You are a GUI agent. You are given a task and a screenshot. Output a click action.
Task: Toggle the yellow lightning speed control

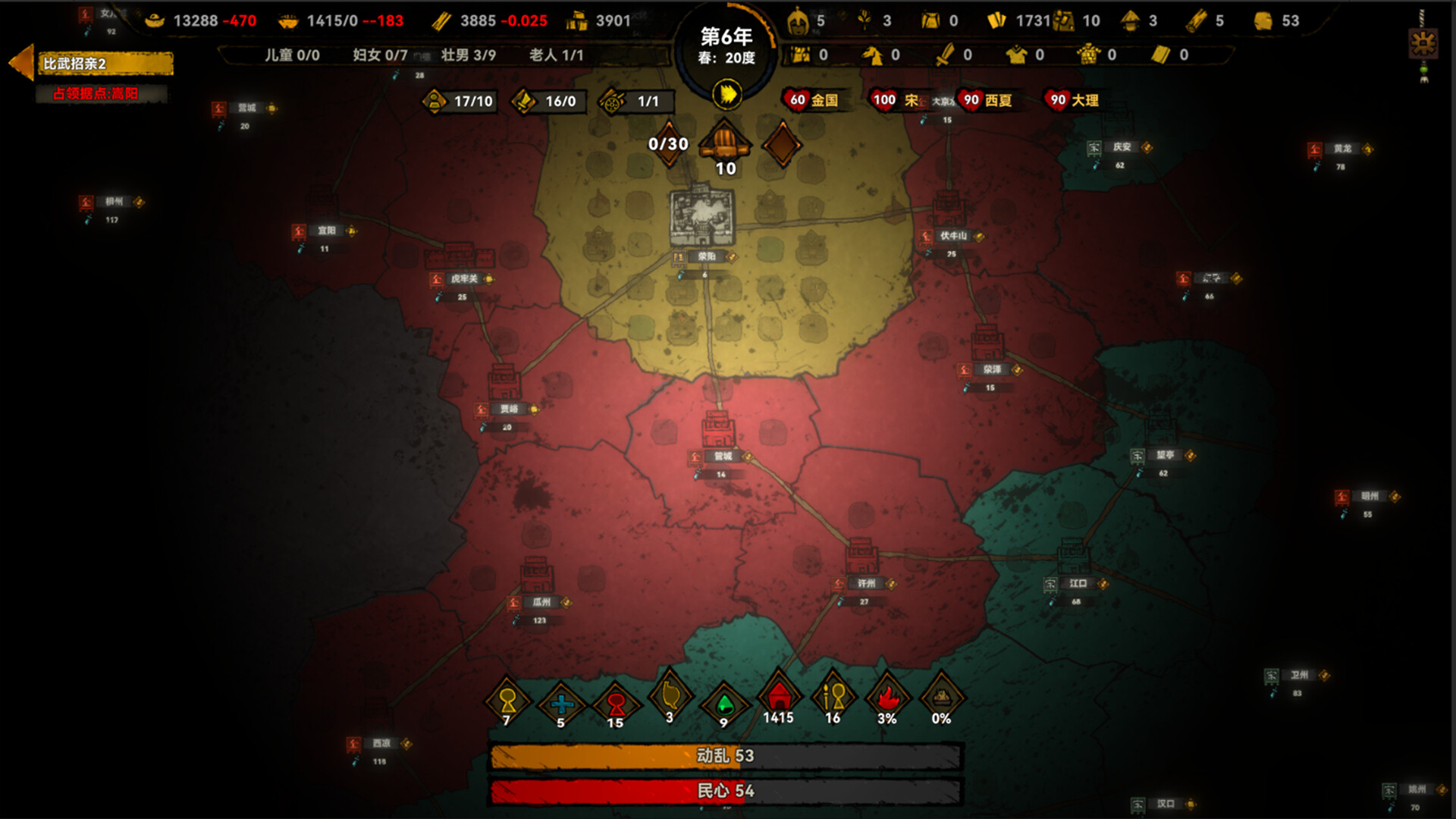tap(726, 94)
